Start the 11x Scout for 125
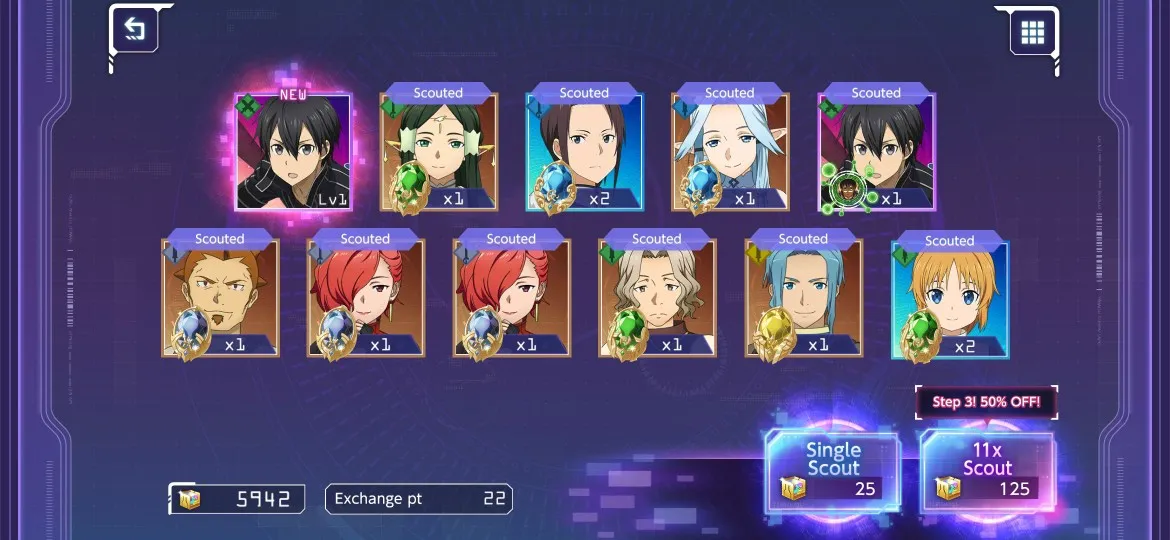Viewport: 1170px width, 540px height. pos(987,470)
